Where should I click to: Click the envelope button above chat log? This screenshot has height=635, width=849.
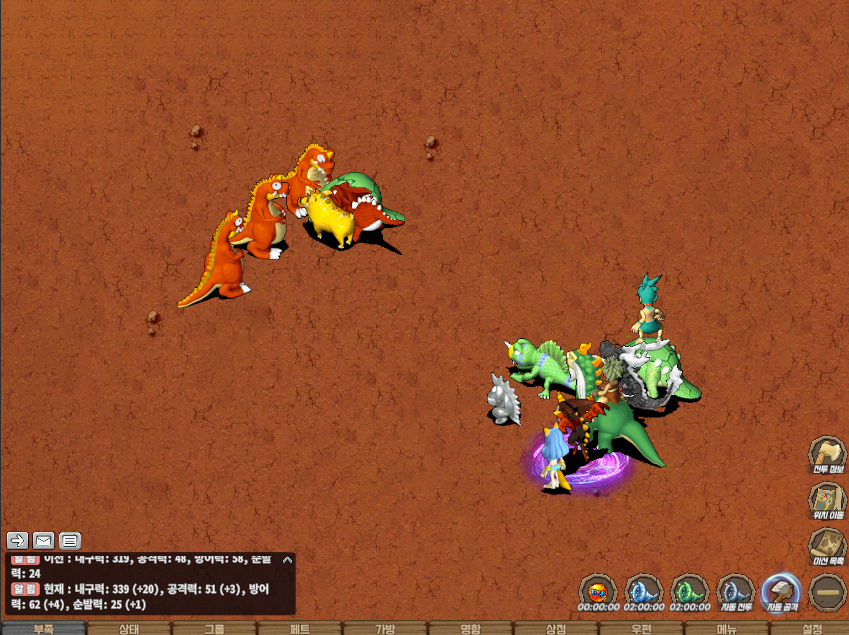[x=43, y=541]
